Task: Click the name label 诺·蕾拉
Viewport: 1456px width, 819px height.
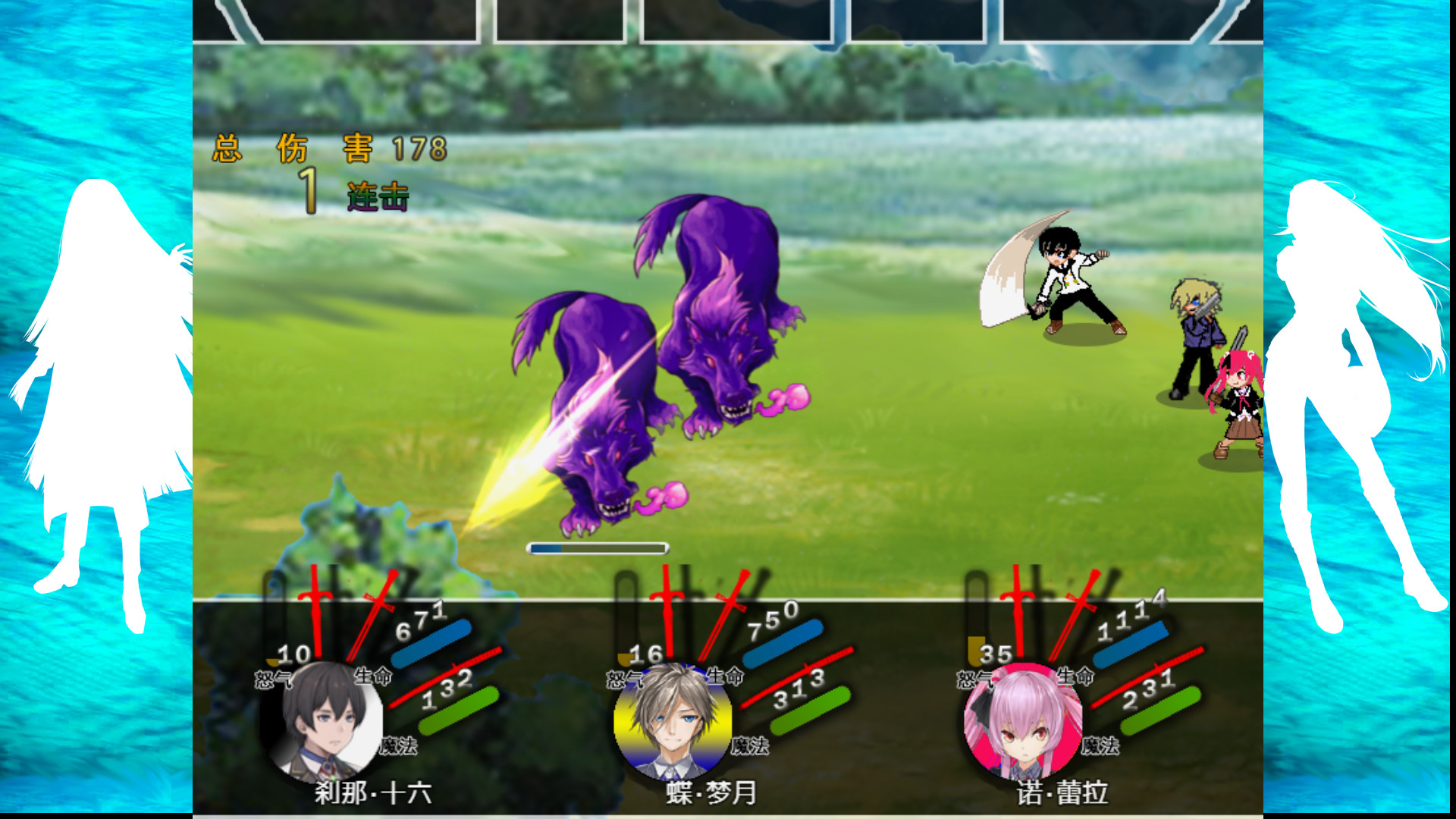Action: tap(1063, 793)
